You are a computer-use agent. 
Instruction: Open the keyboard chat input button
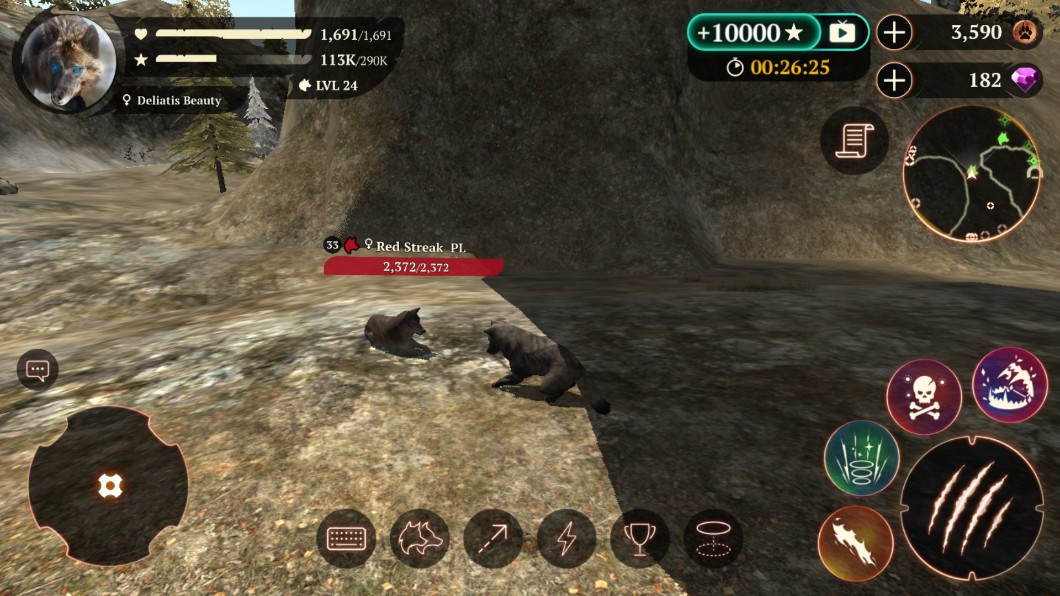(346, 539)
